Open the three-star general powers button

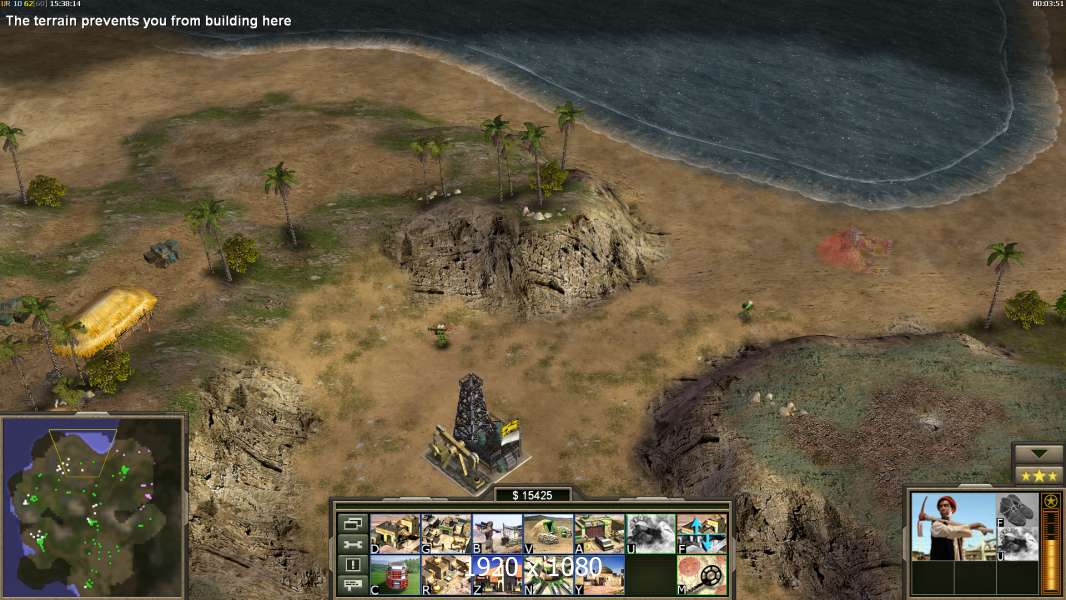click(x=1038, y=475)
